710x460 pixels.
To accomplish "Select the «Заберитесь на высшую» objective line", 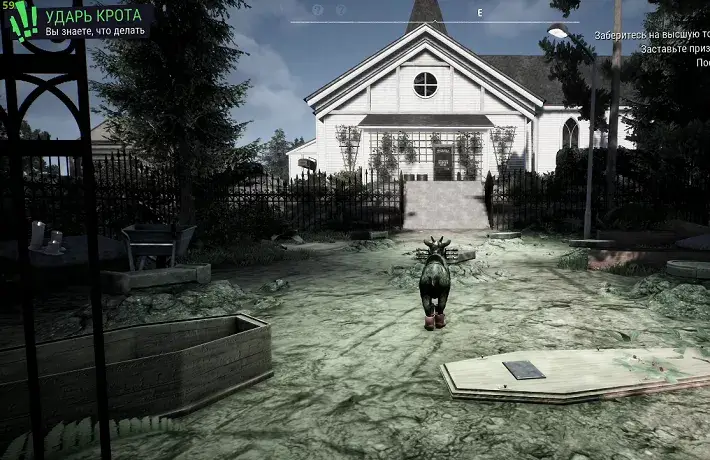I will tap(651, 34).
